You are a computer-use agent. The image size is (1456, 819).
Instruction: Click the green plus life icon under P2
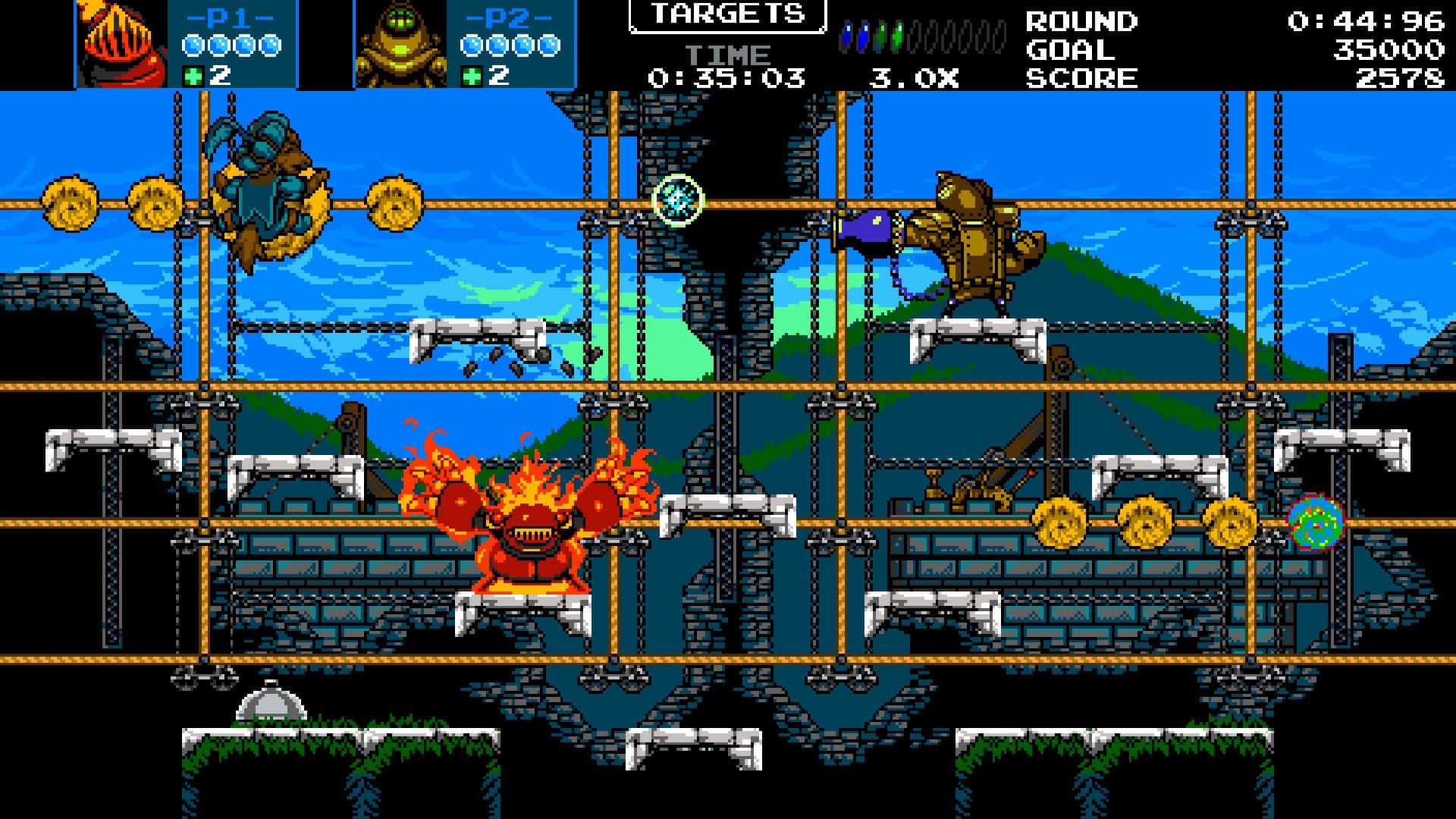tap(471, 75)
